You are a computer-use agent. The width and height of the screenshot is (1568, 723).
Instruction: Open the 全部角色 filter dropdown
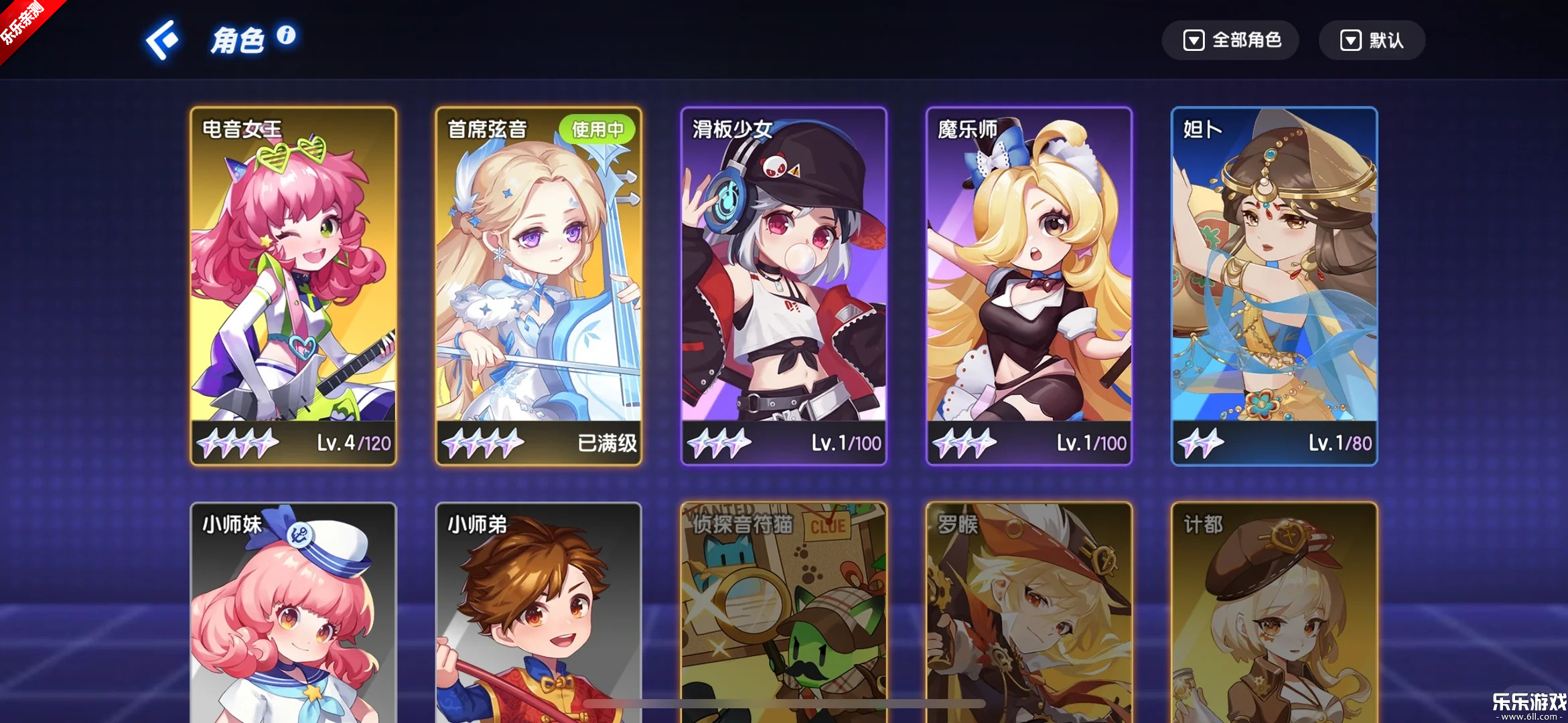tap(1231, 40)
